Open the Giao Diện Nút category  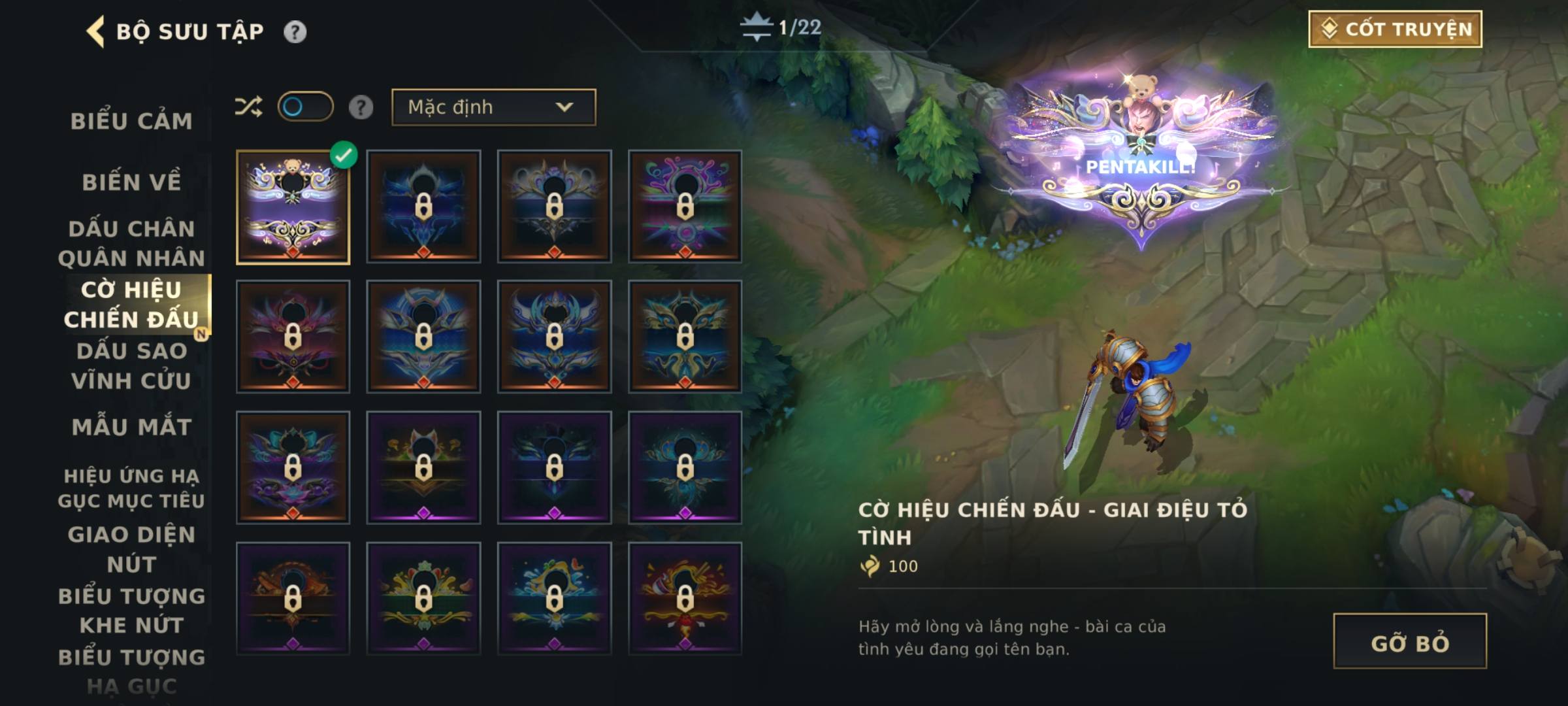131,549
